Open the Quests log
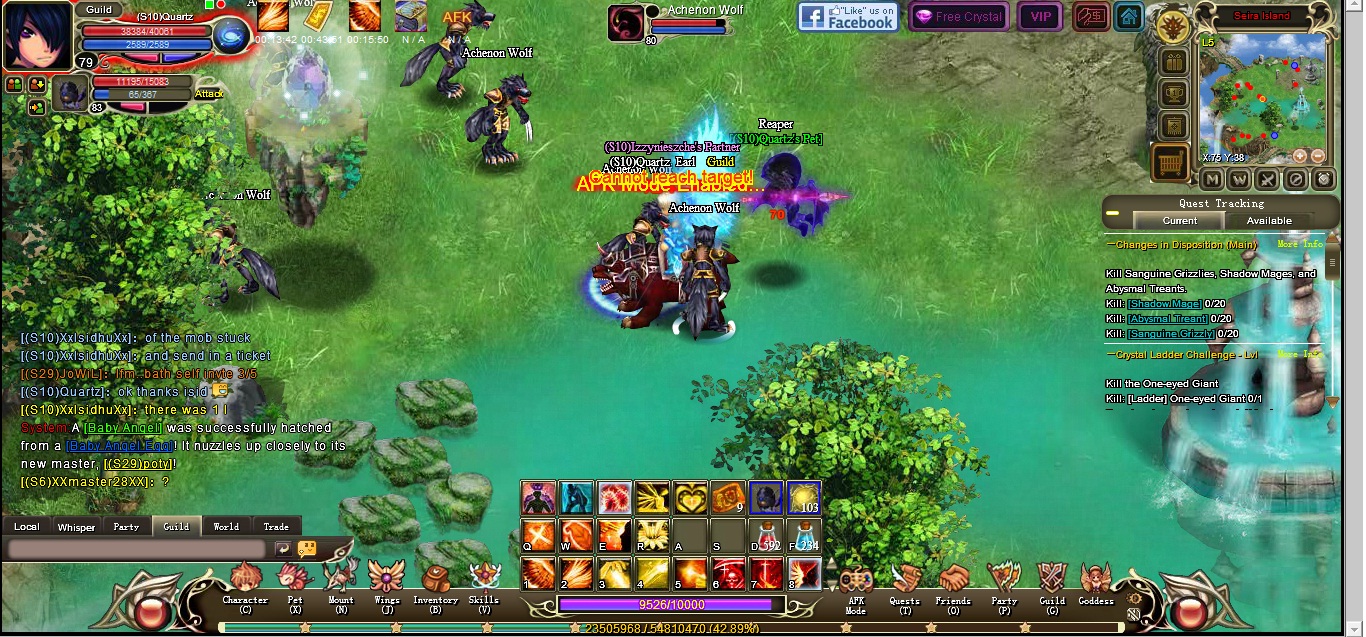Screen dimensions: 1366x637 [905, 581]
